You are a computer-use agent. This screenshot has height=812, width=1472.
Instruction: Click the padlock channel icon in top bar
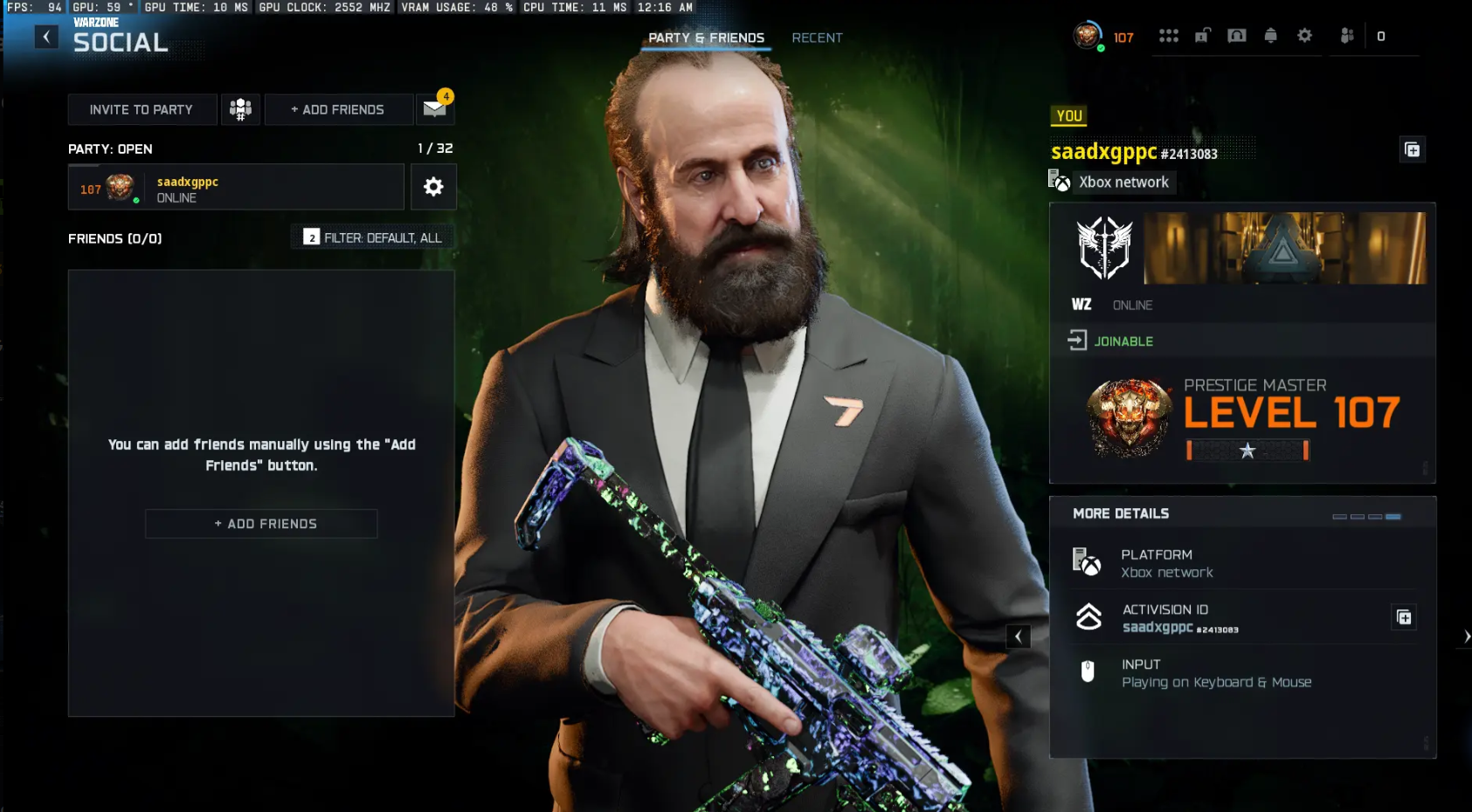coord(1204,36)
